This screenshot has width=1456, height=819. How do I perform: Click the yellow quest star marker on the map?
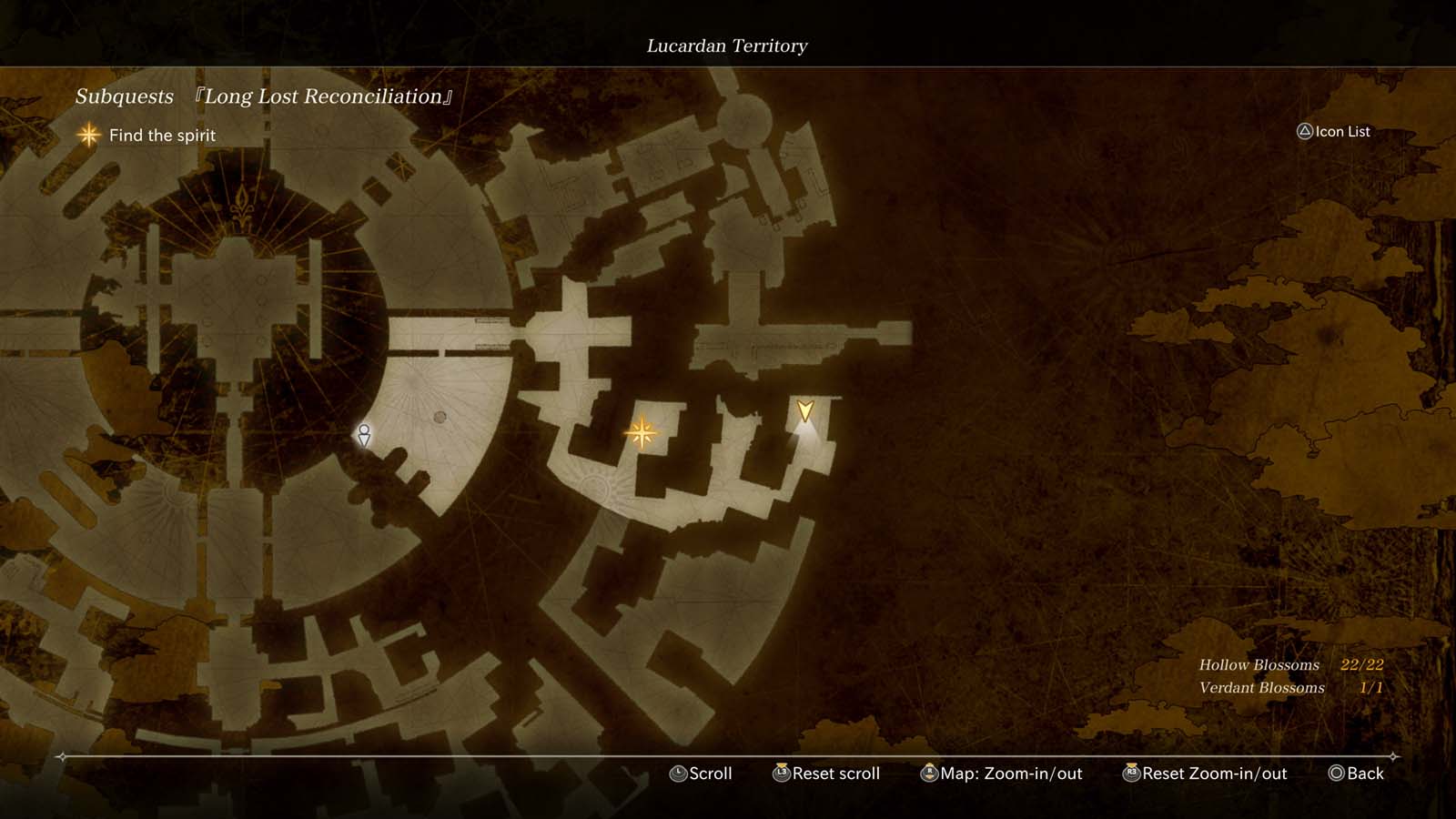coord(642,434)
